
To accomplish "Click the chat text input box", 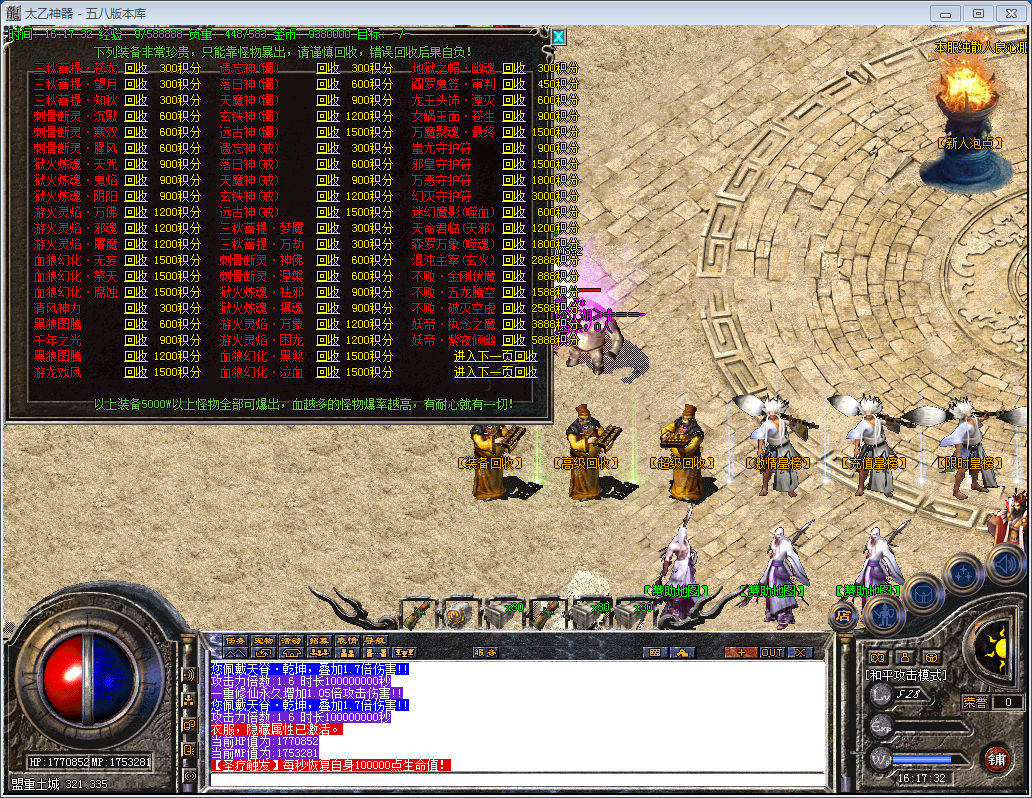I will [515, 779].
